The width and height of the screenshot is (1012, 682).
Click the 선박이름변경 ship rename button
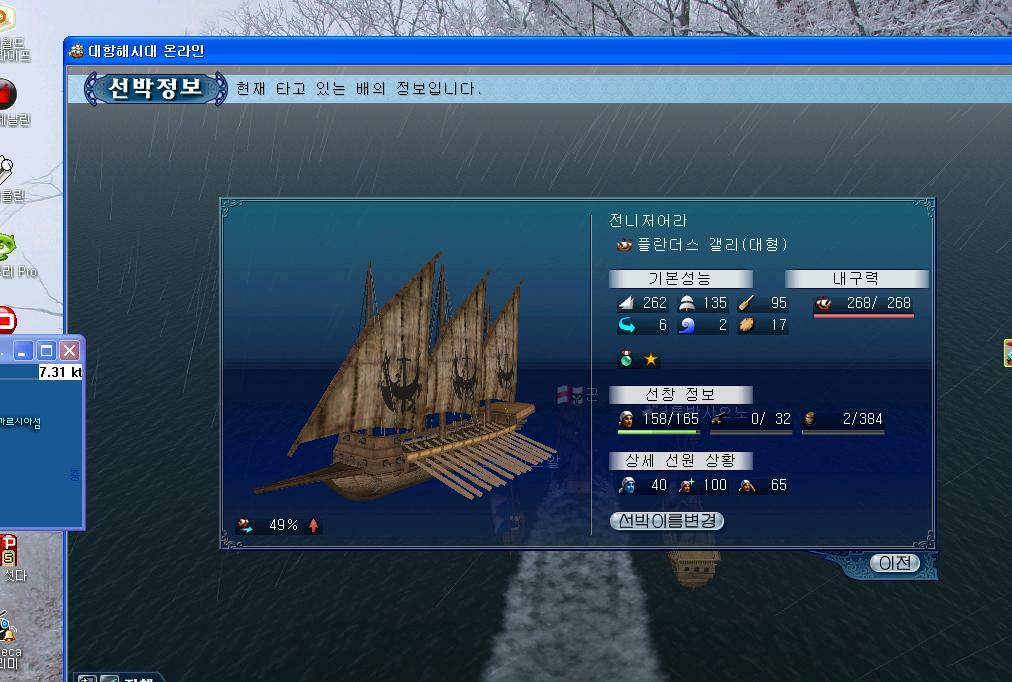point(666,521)
